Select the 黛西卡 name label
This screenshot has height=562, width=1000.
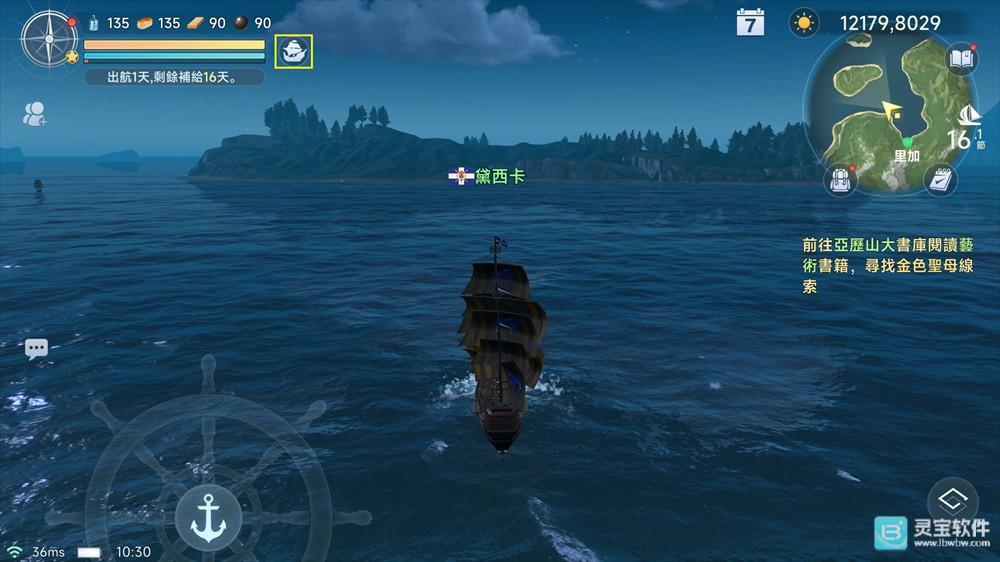click(487, 176)
